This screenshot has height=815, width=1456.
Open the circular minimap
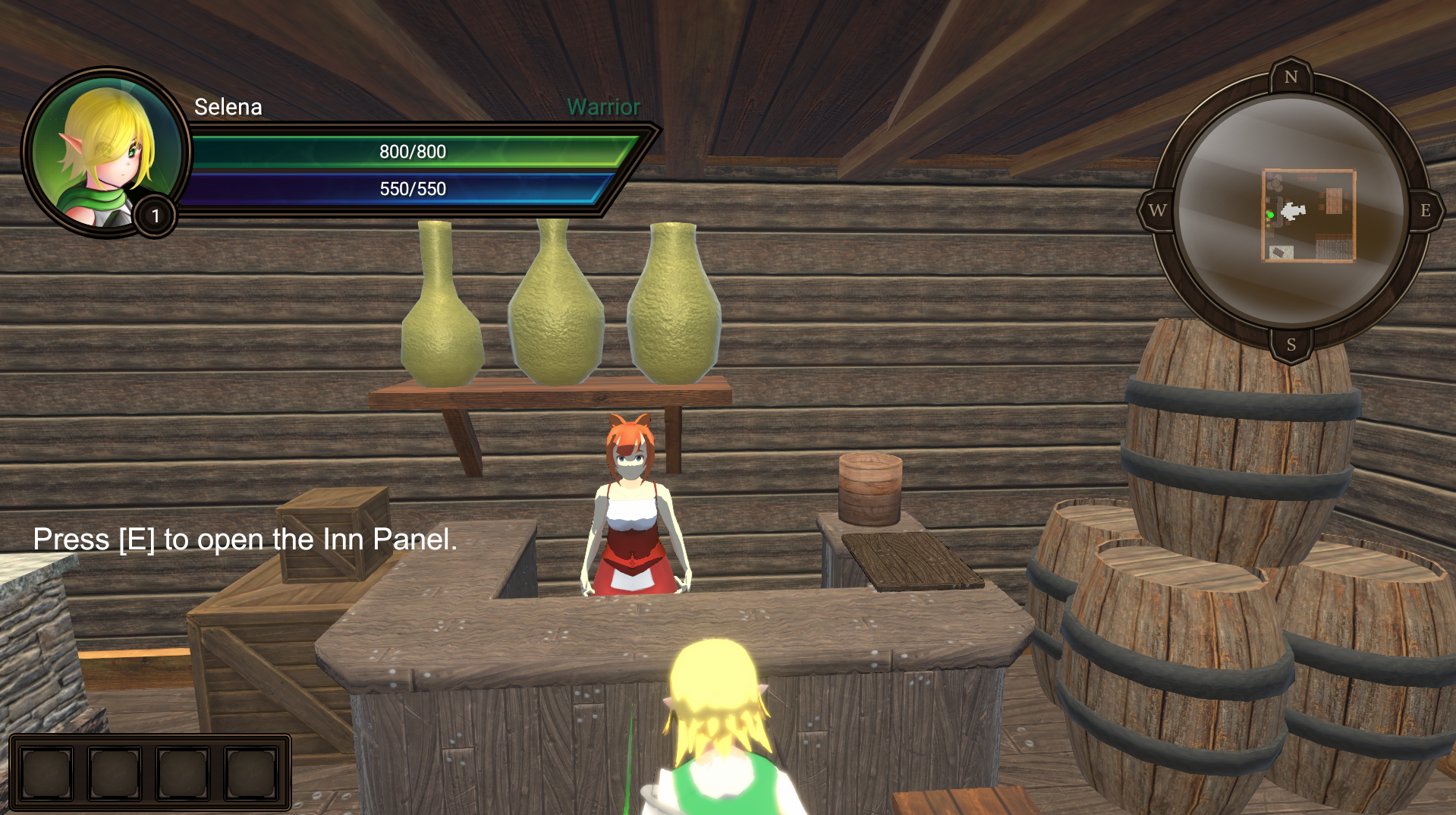[x=1291, y=210]
